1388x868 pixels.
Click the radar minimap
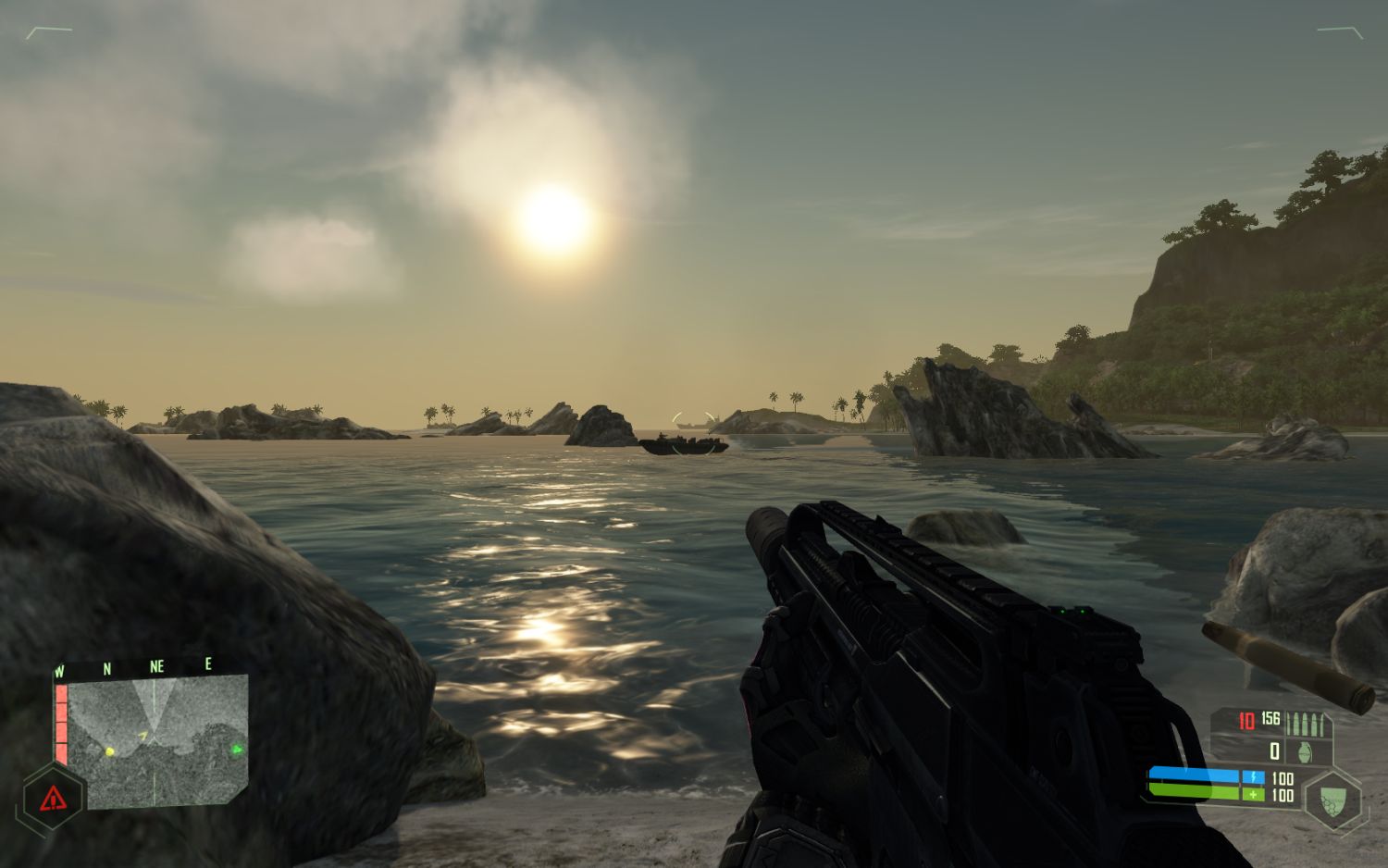tap(157, 738)
